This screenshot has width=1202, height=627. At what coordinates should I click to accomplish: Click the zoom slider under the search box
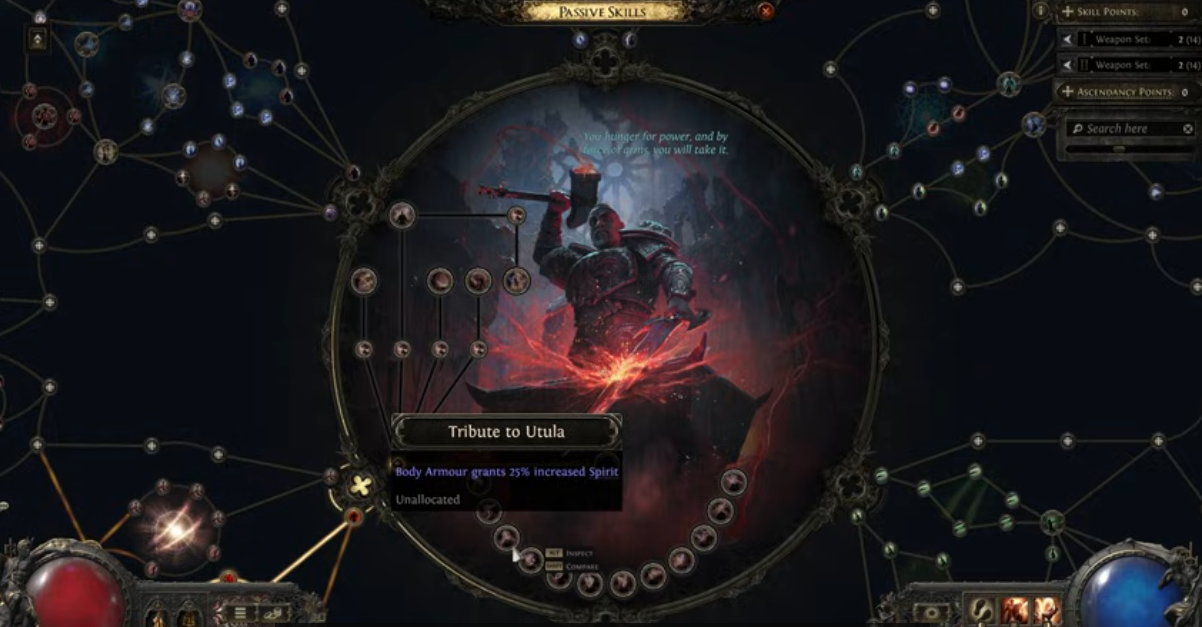pos(1119,149)
